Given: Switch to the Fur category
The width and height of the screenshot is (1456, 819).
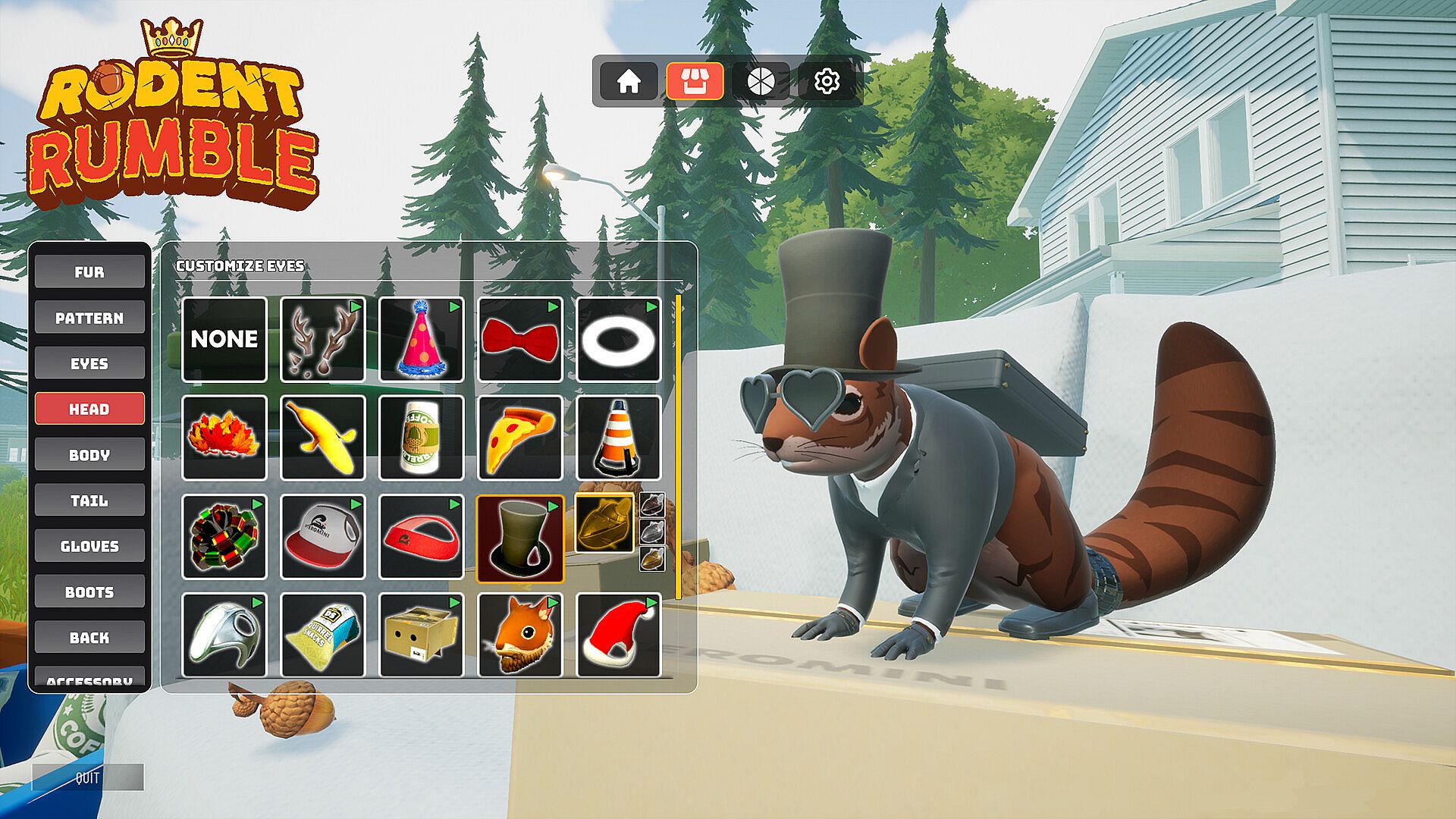Looking at the screenshot, I should (x=89, y=272).
